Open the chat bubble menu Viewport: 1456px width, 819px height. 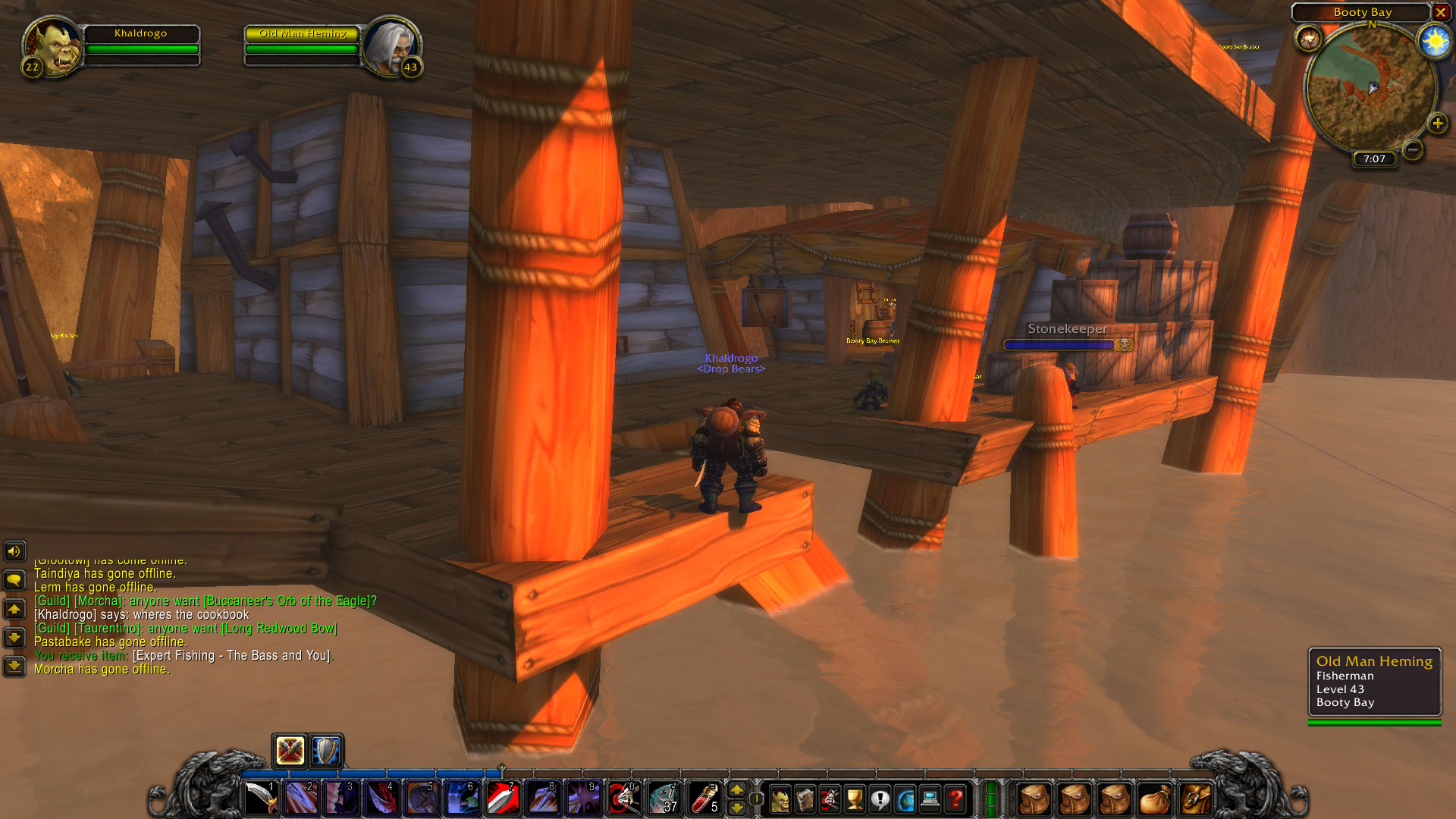[x=14, y=577]
